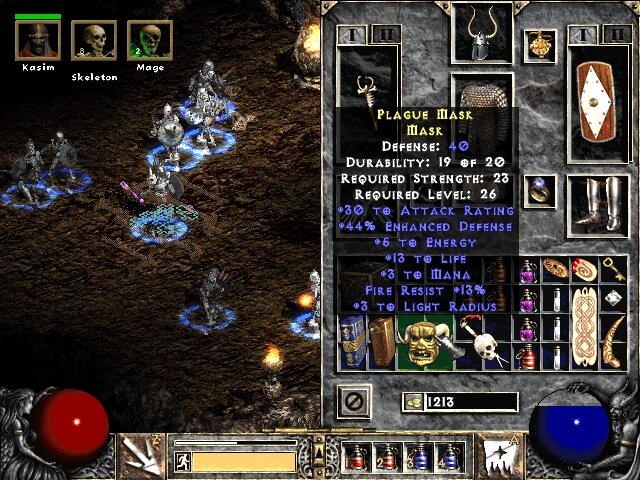Select the golden key in the inventory

[x=611, y=268]
